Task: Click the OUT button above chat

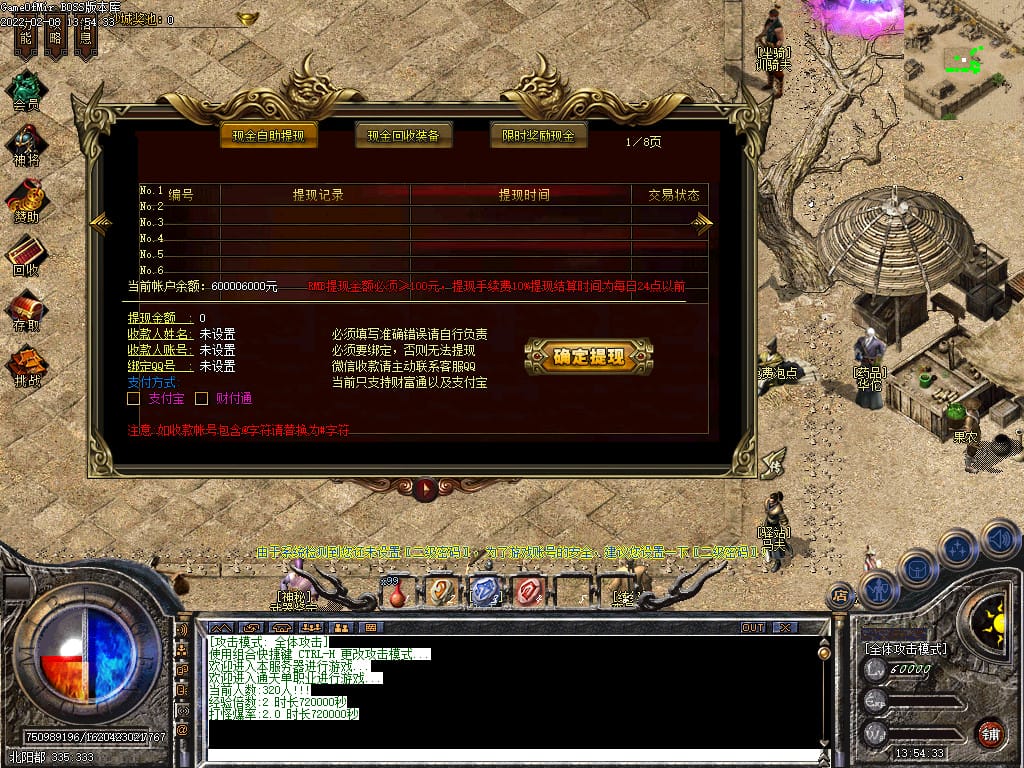Action: pyautogui.click(x=752, y=627)
